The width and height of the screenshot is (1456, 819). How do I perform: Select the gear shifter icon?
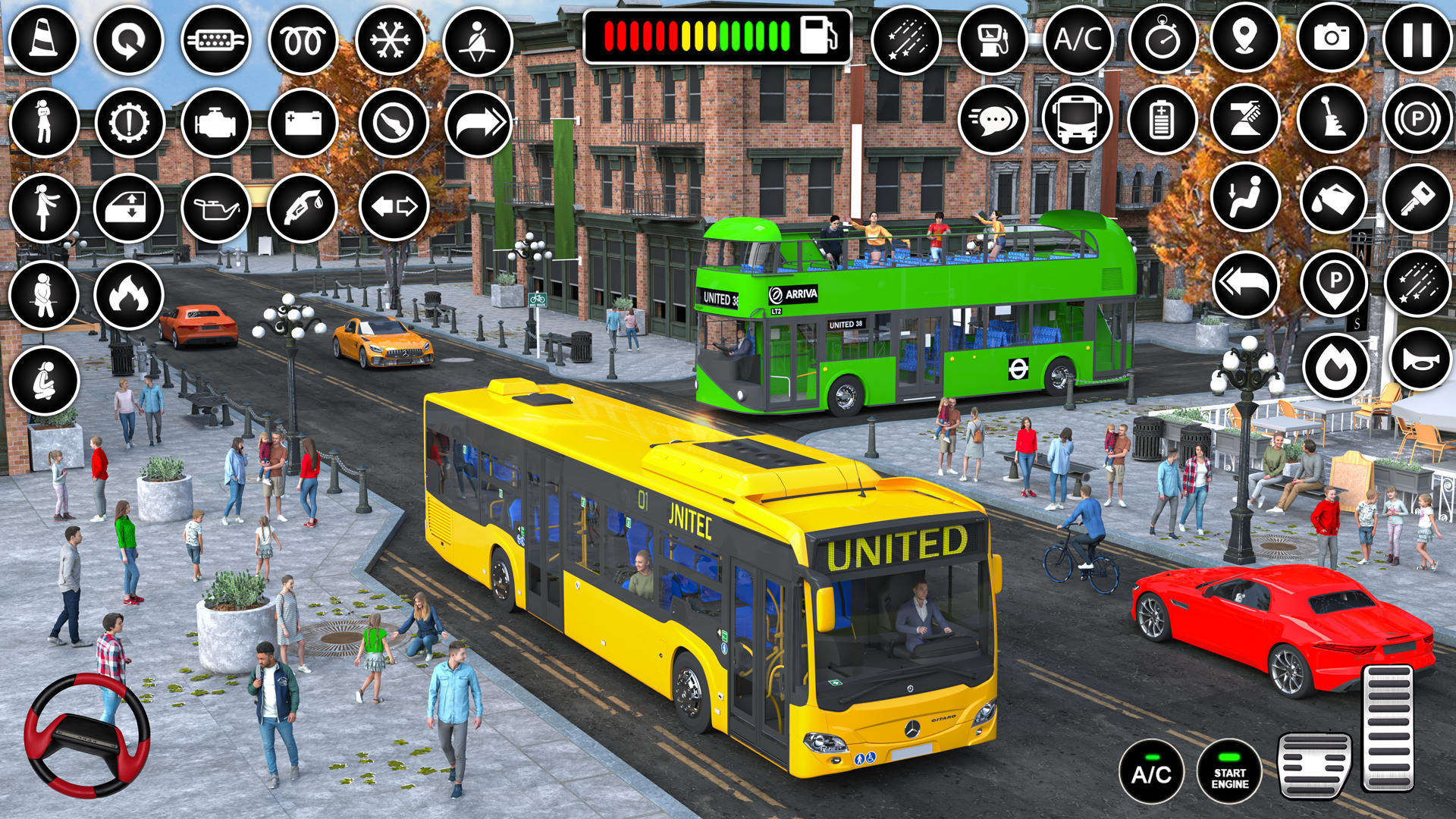(x=1332, y=120)
